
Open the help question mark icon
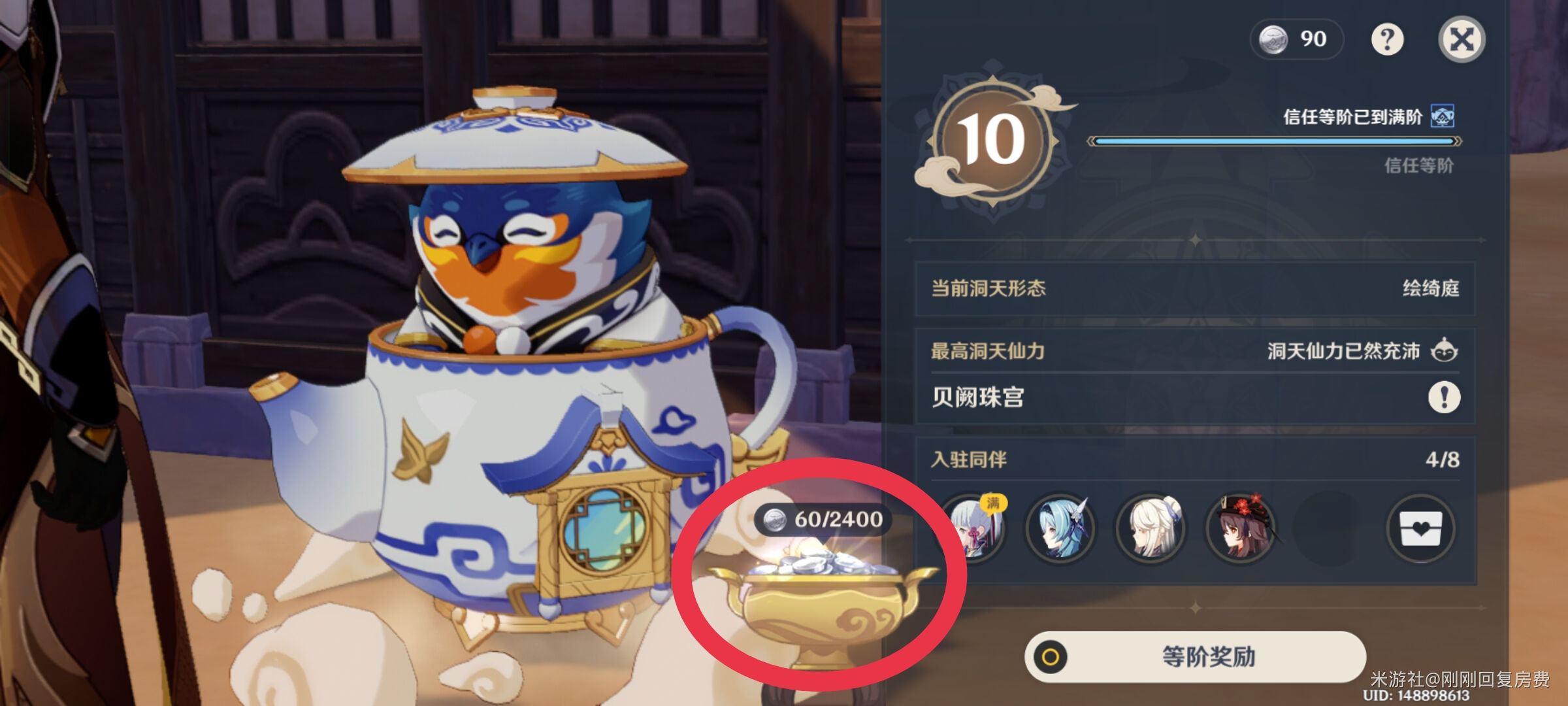(1388, 41)
